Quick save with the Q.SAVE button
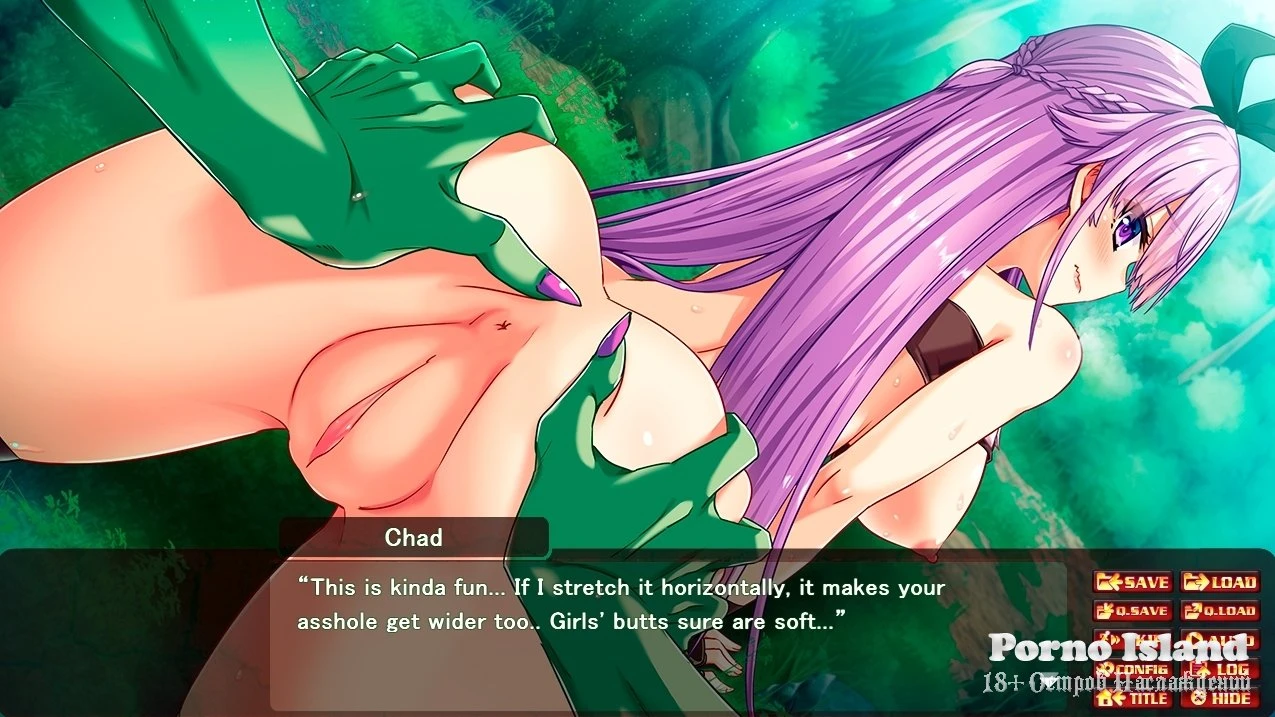Viewport: 1275px width, 717px height. tap(1132, 611)
